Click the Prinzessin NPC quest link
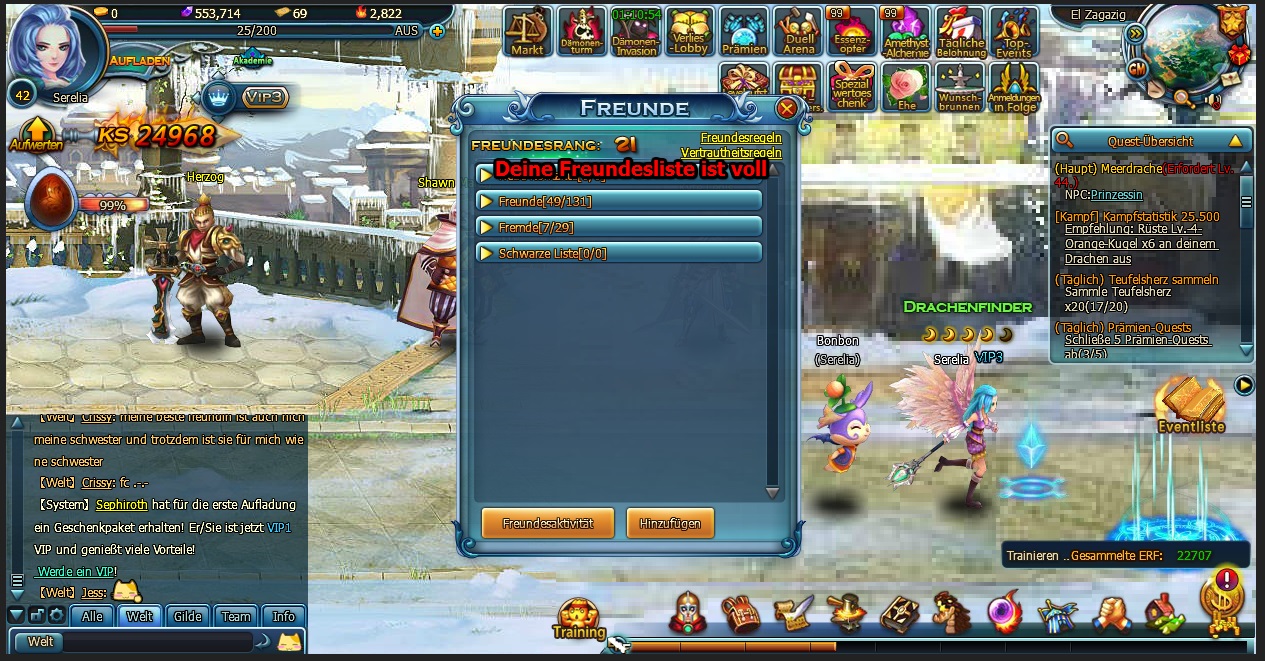1265x661 pixels. coord(1116,195)
